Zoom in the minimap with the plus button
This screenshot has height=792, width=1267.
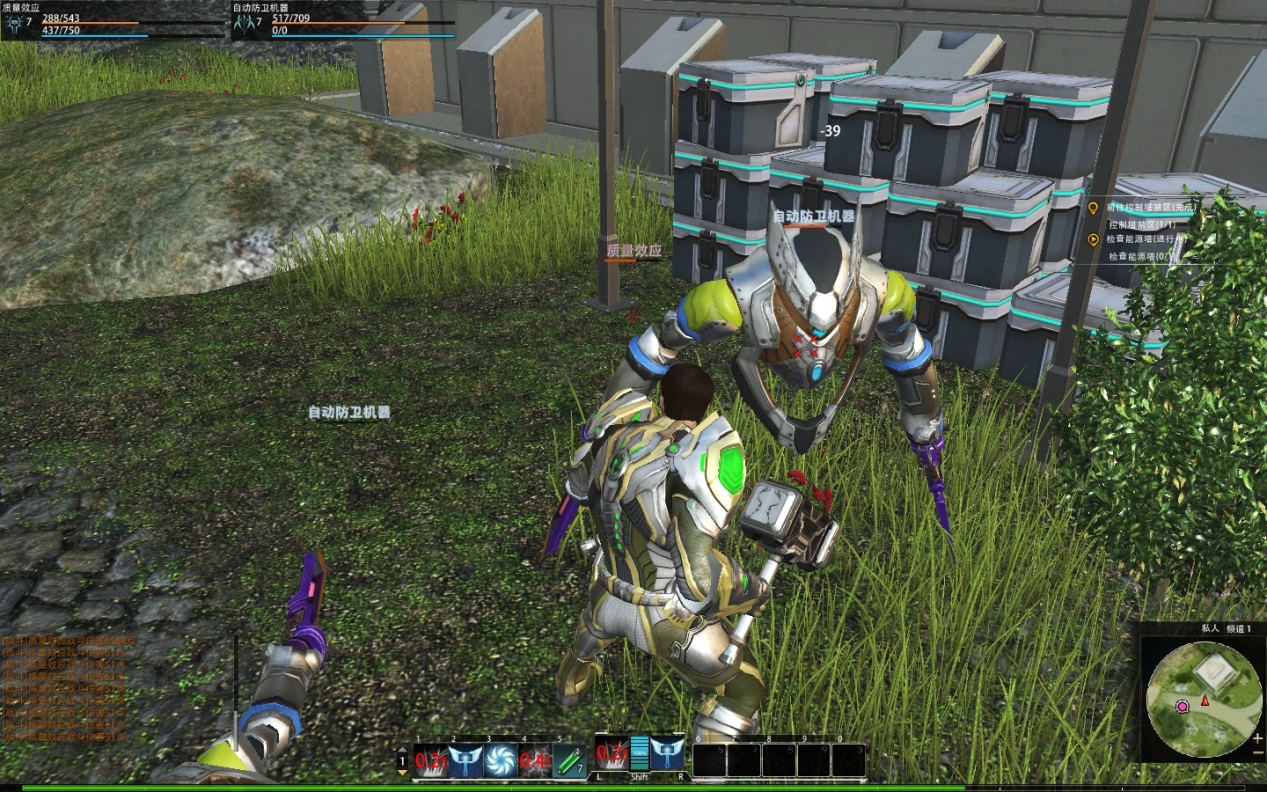click(1257, 737)
